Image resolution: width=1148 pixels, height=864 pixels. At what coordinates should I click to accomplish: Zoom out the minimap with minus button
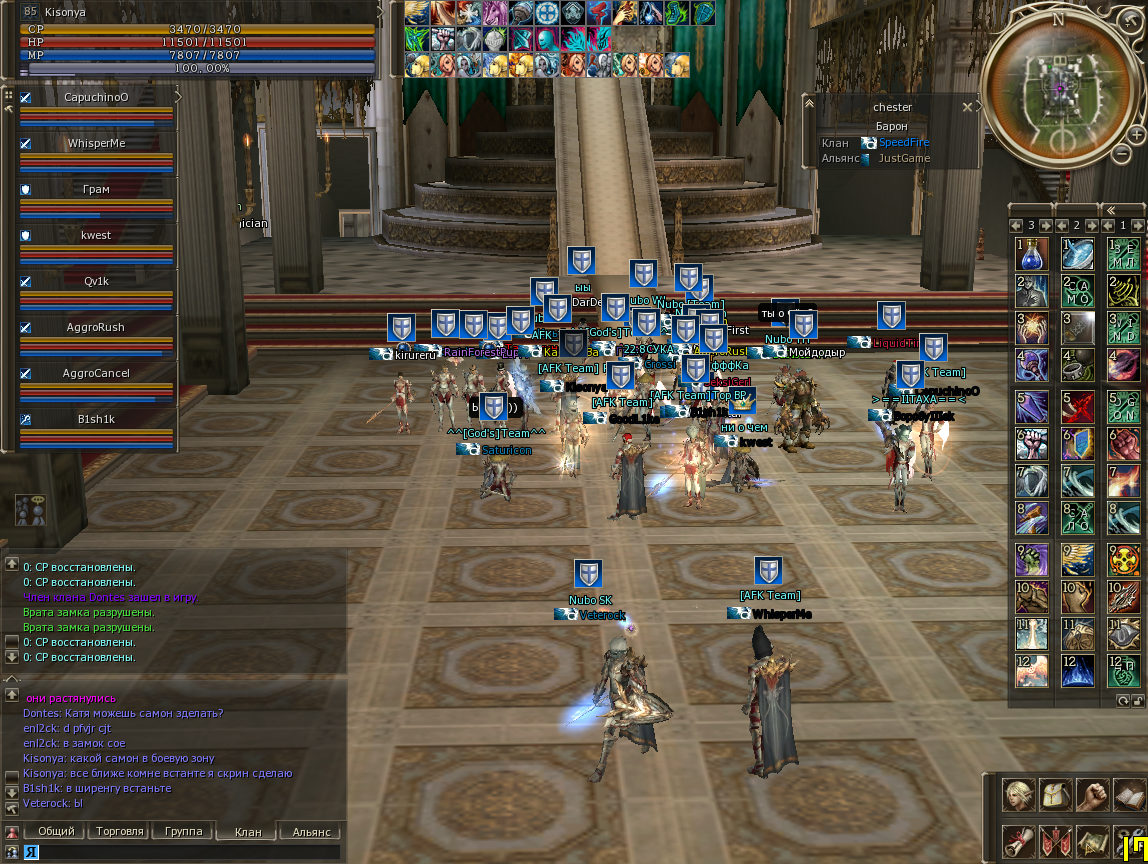click(x=1124, y=153)
